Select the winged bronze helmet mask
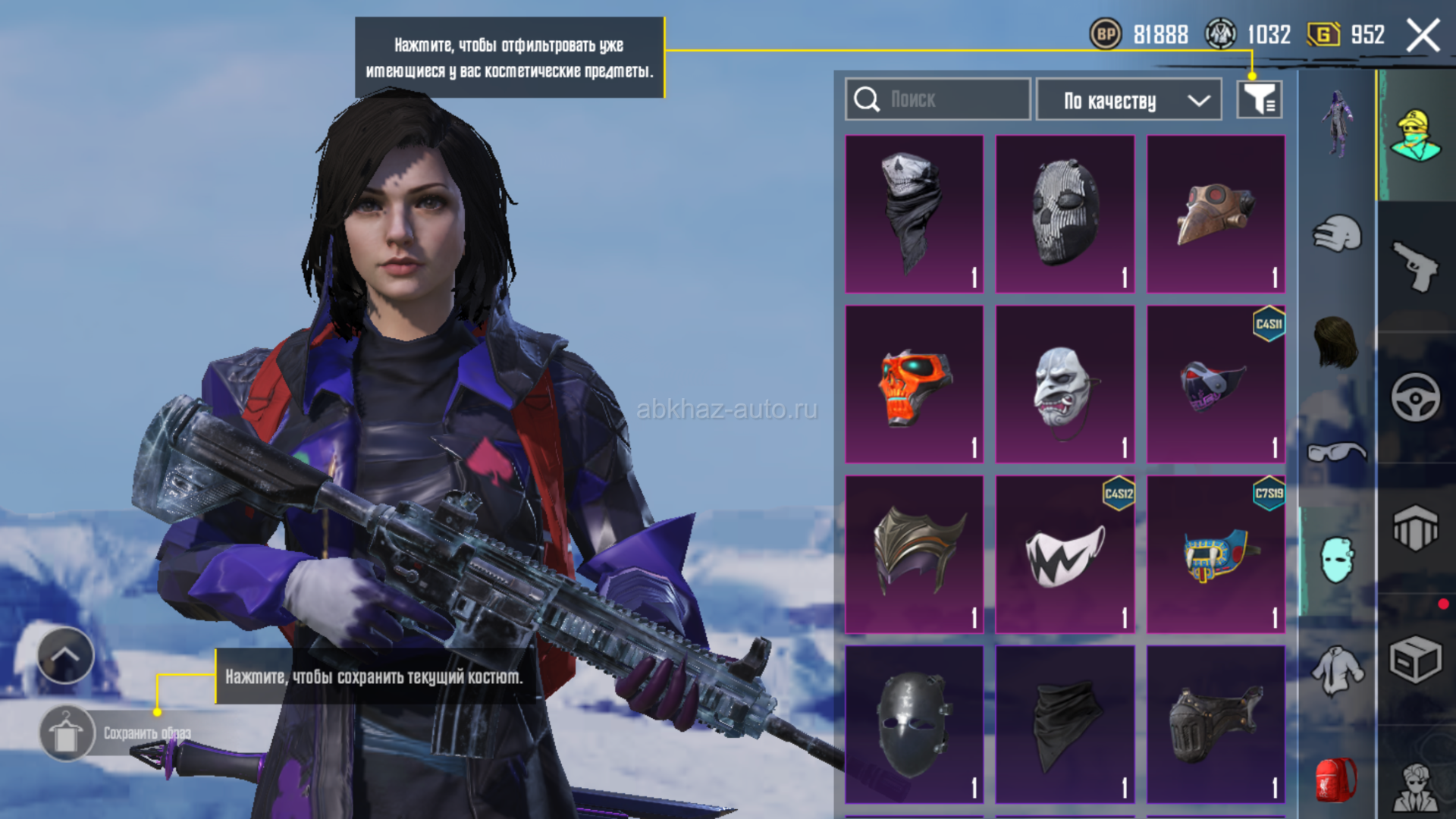This screenshot has height=819, width=1456. pos(914,554)
